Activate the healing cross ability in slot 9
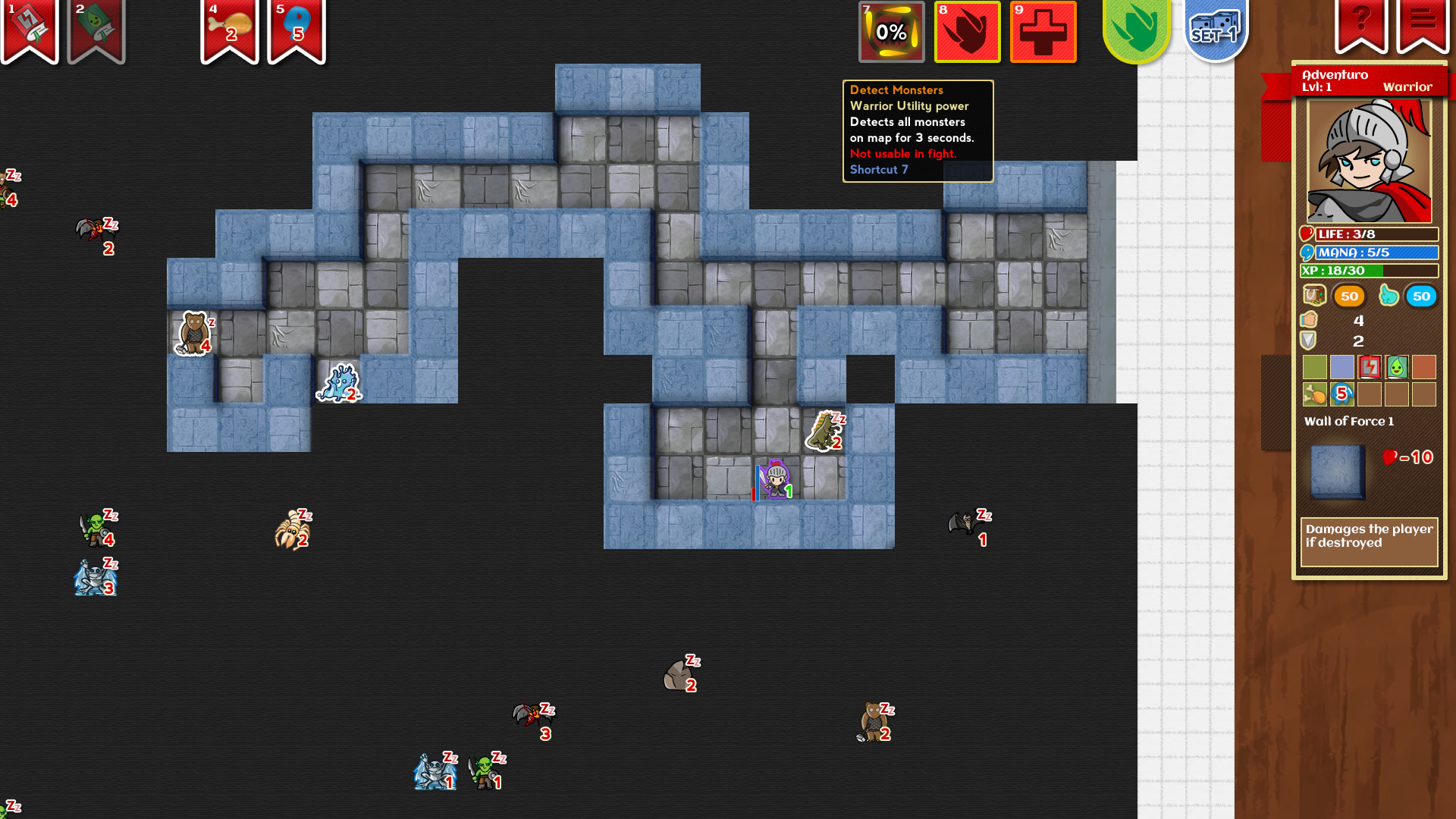The image size is (1456, 819). [x=1043, y=32]
